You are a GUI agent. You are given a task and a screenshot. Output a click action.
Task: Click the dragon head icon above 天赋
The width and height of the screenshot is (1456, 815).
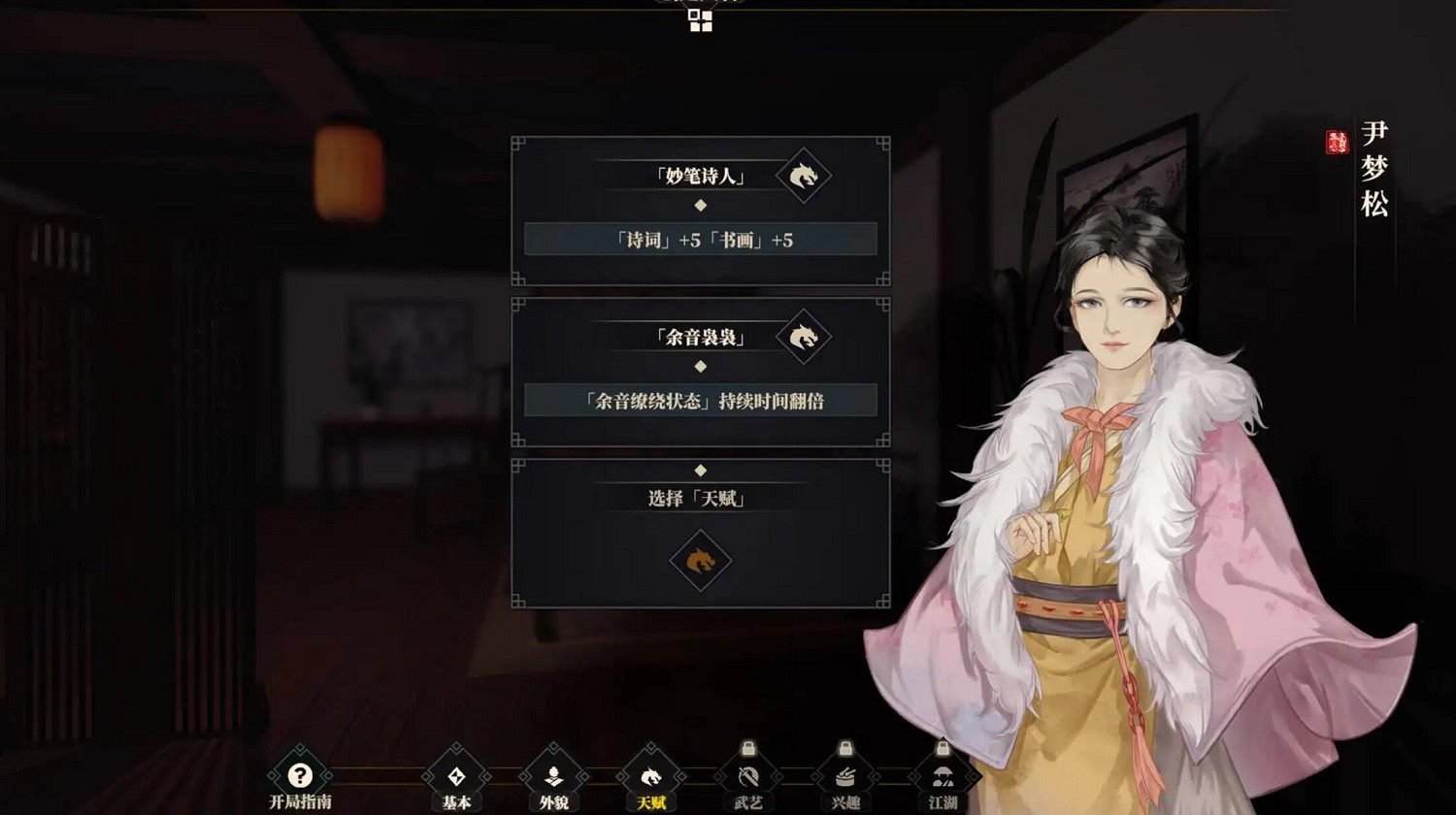pos(652,774)
